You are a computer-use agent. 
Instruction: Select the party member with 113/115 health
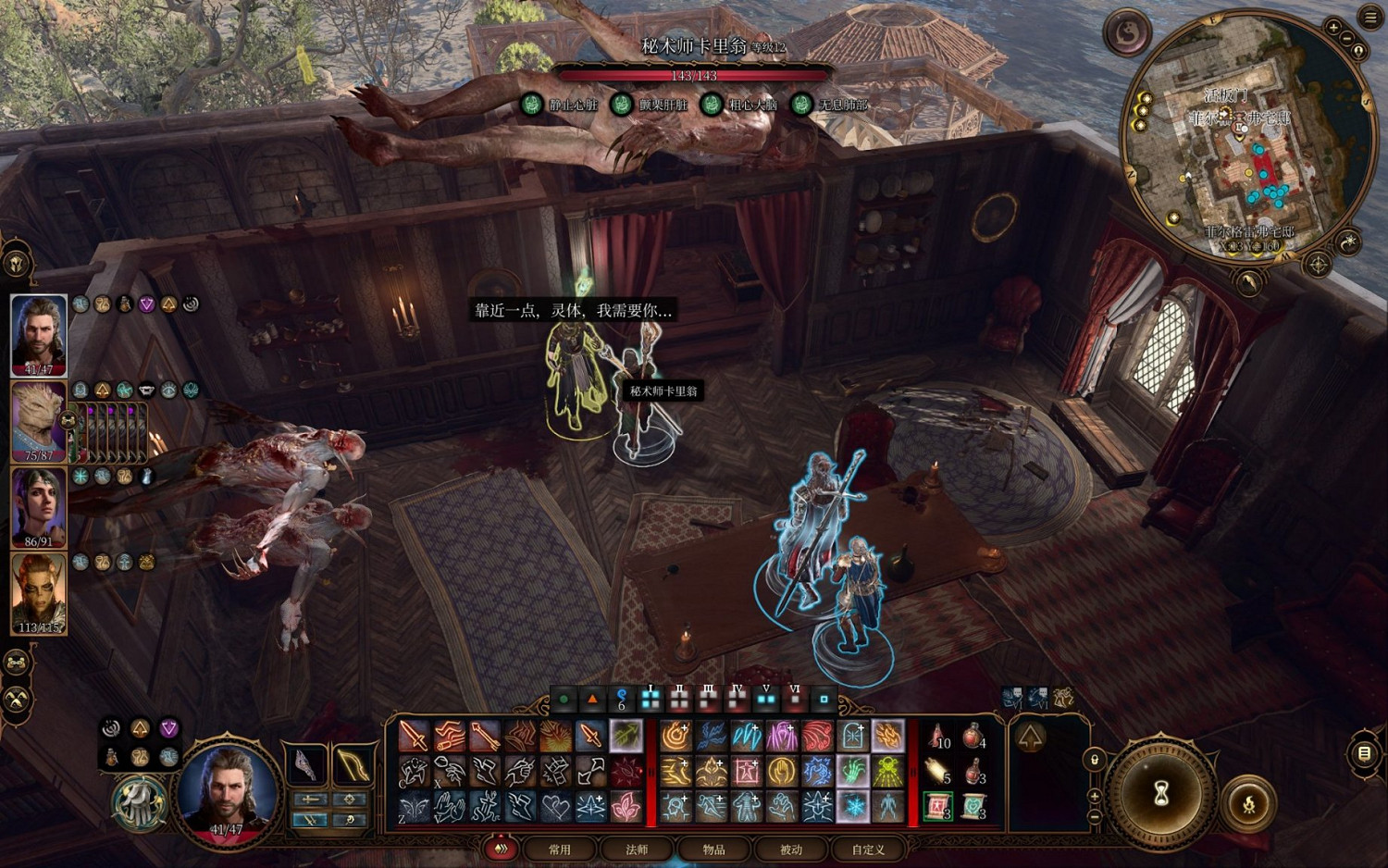click(39, 592)
